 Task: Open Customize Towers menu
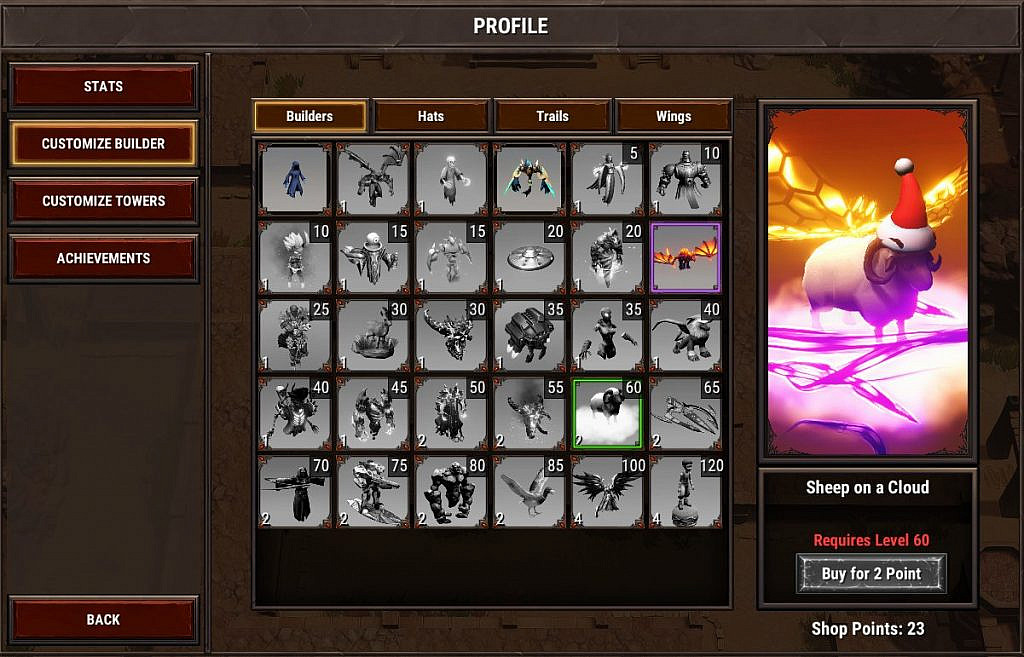pyautogui.click(x=103, y=201)
